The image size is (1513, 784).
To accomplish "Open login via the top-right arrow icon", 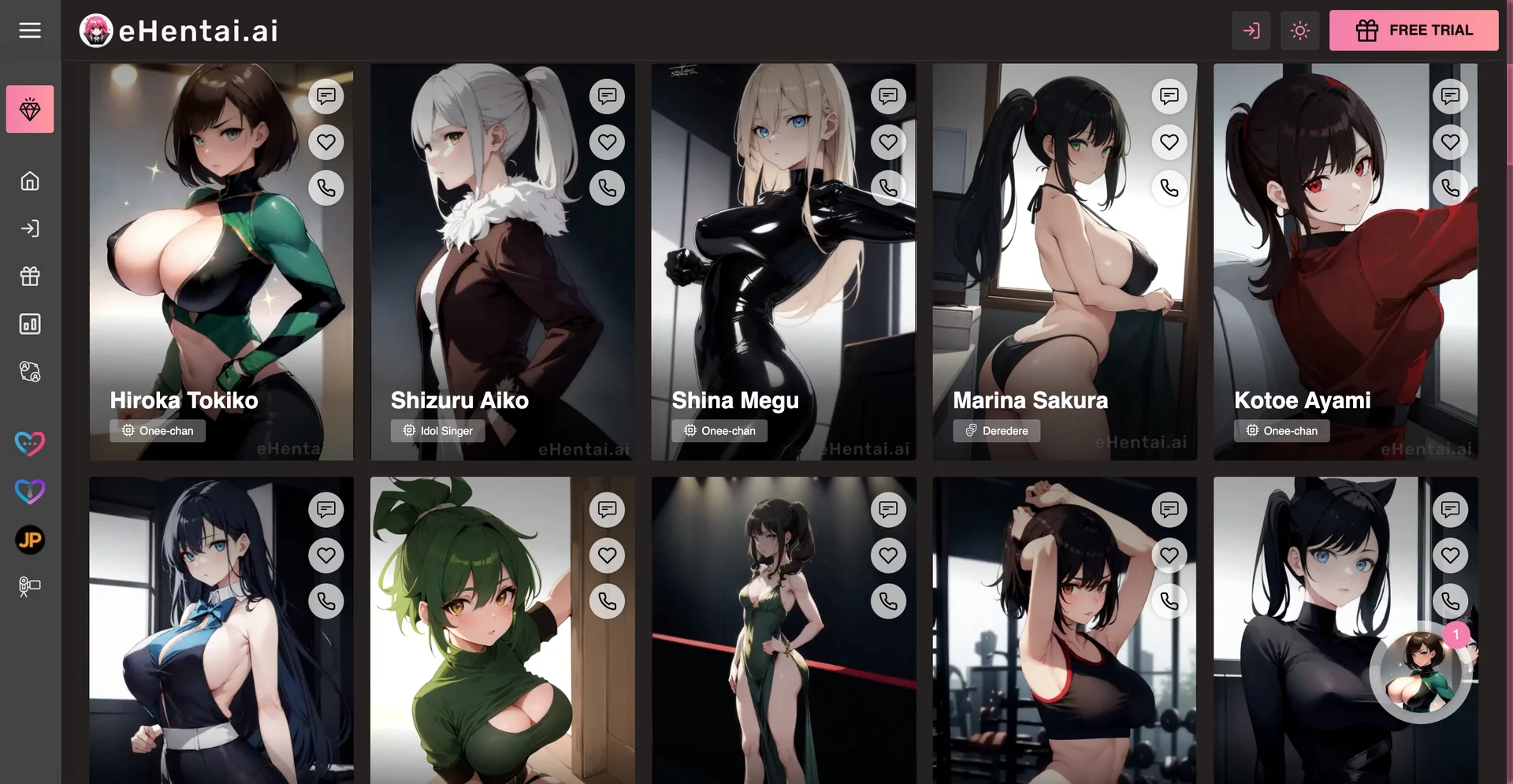I will click(x=1251, y=30).
